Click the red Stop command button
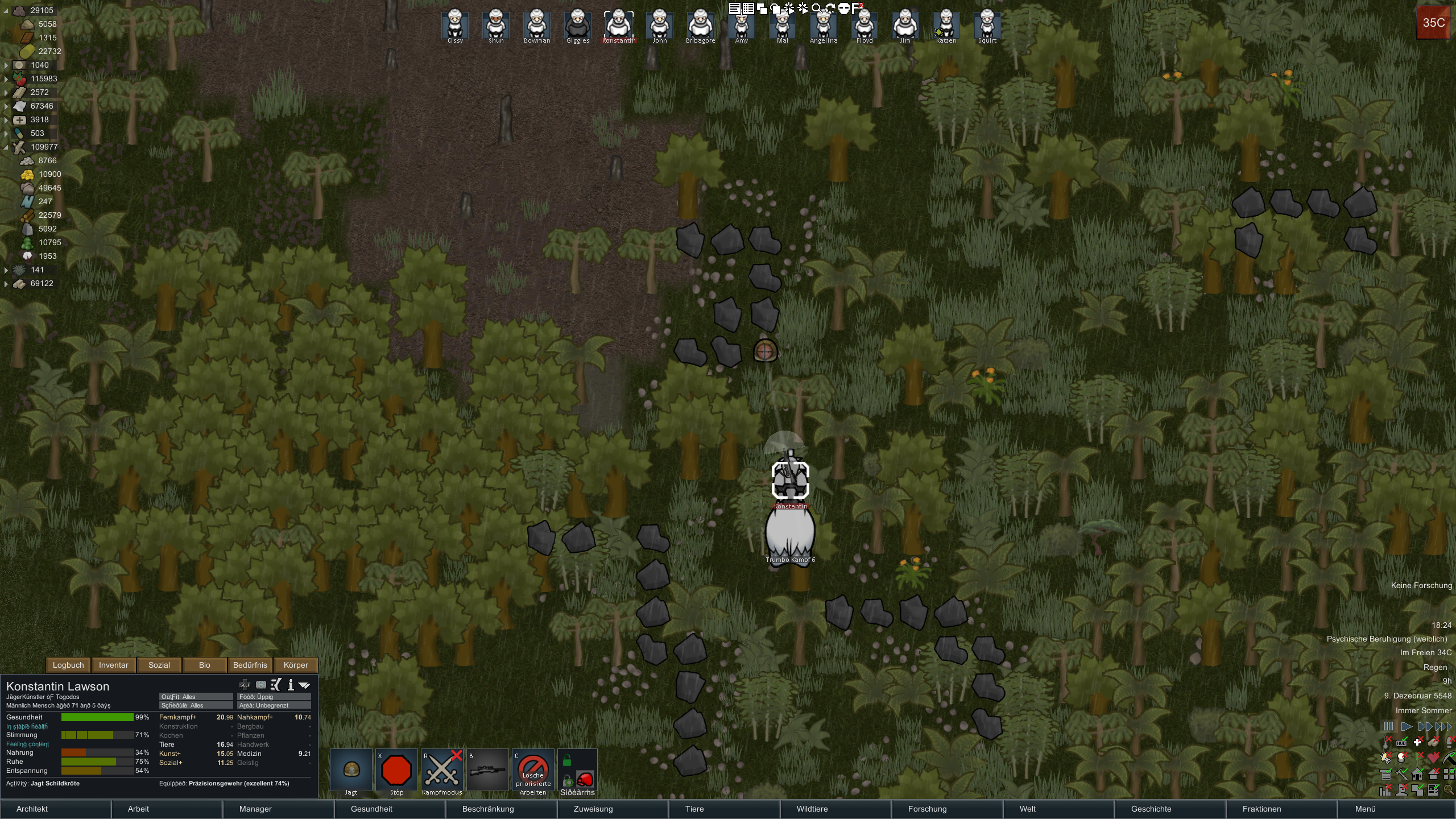1456x819 pixels. (x=396, y=771)
